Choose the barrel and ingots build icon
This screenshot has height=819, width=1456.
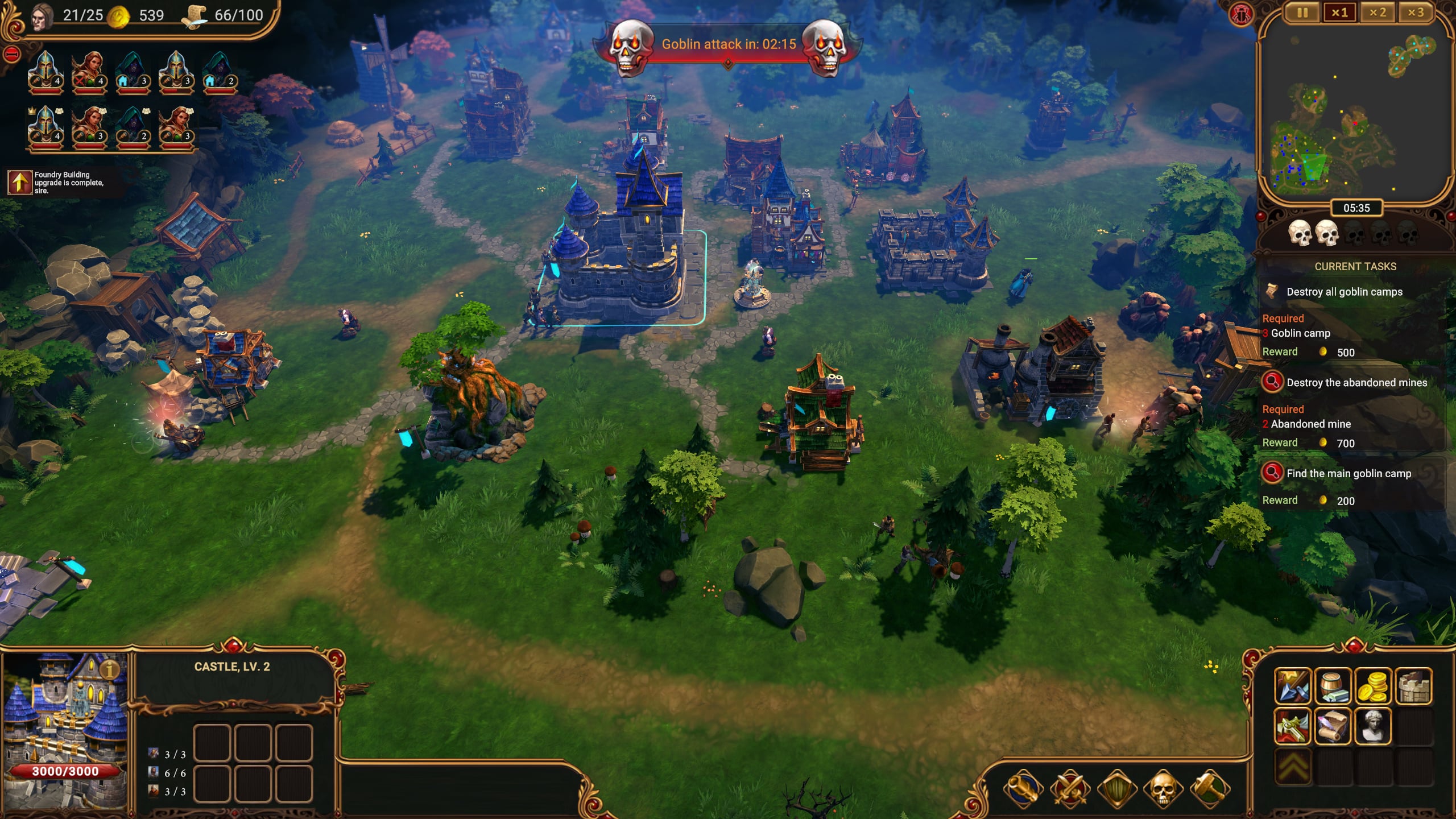click(x=1333, y=686)
